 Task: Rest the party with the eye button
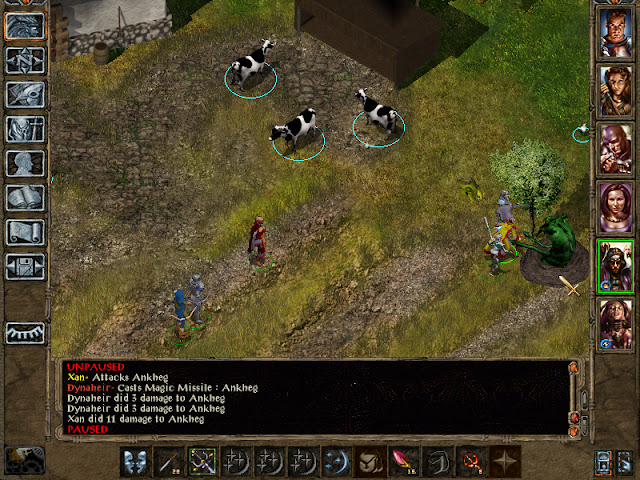[26, 333]
